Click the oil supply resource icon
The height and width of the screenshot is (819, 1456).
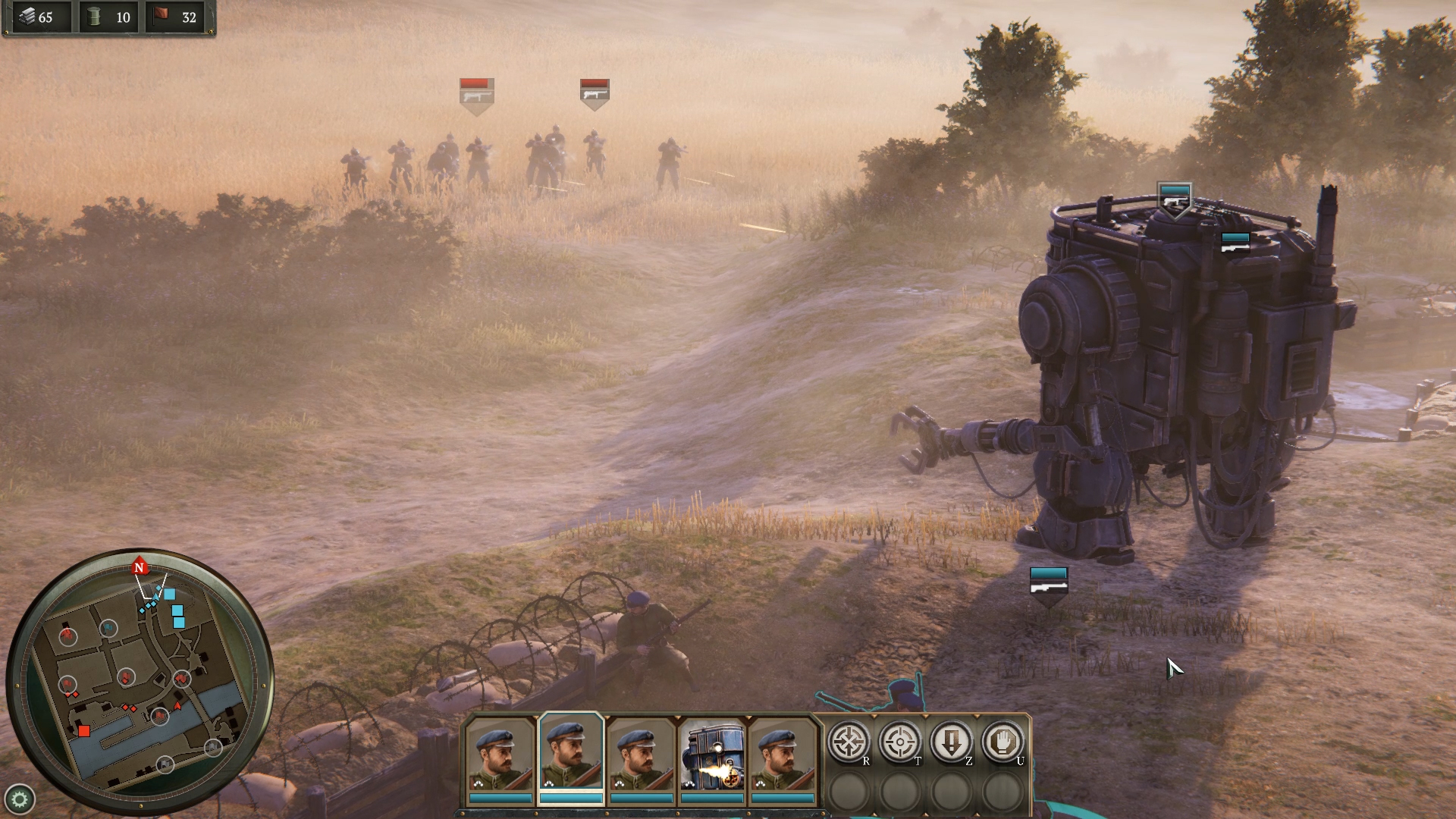pyautogui.click(x=94, y=16)
